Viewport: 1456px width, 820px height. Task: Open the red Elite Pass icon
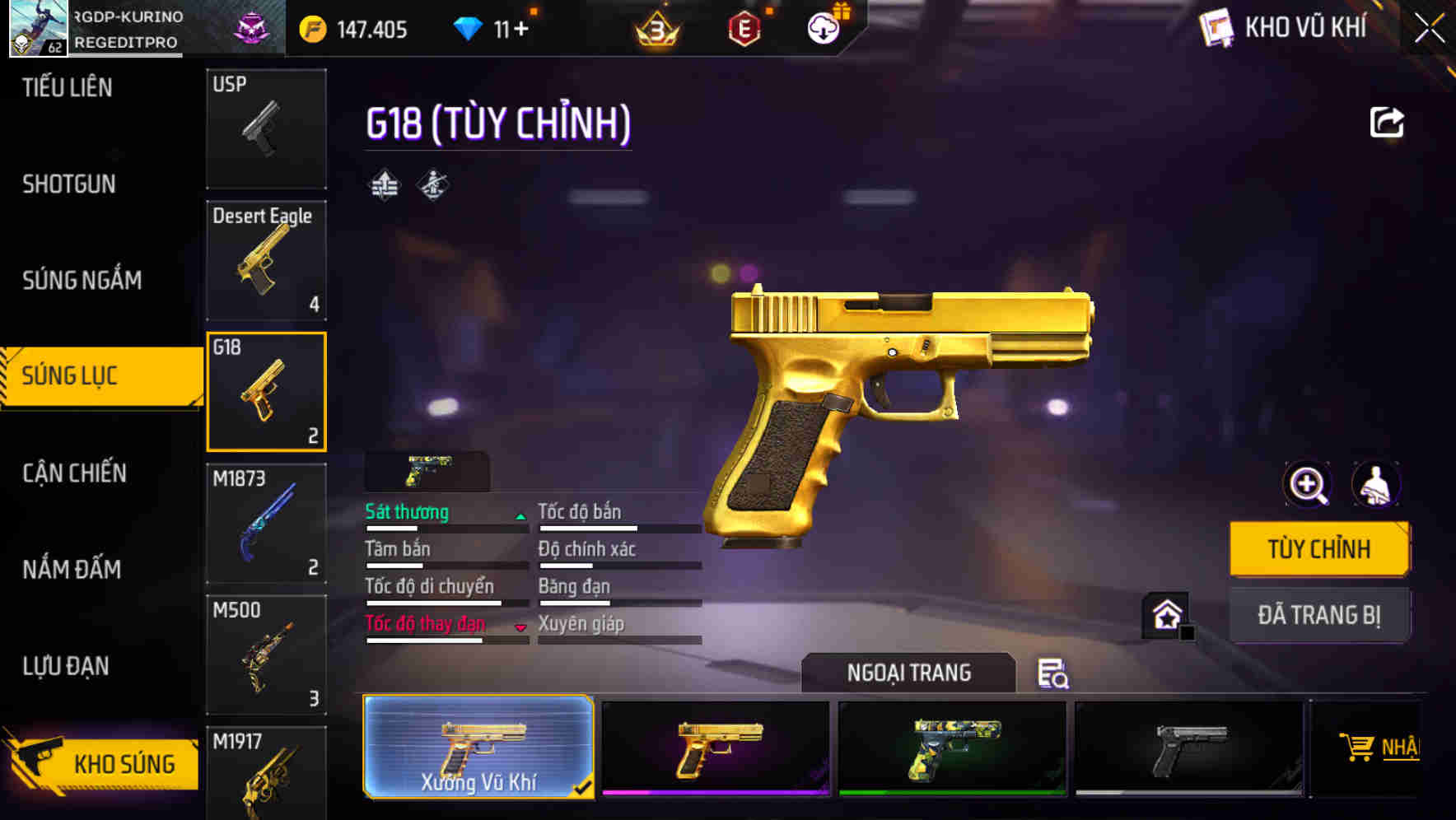(x=744, y=29)
